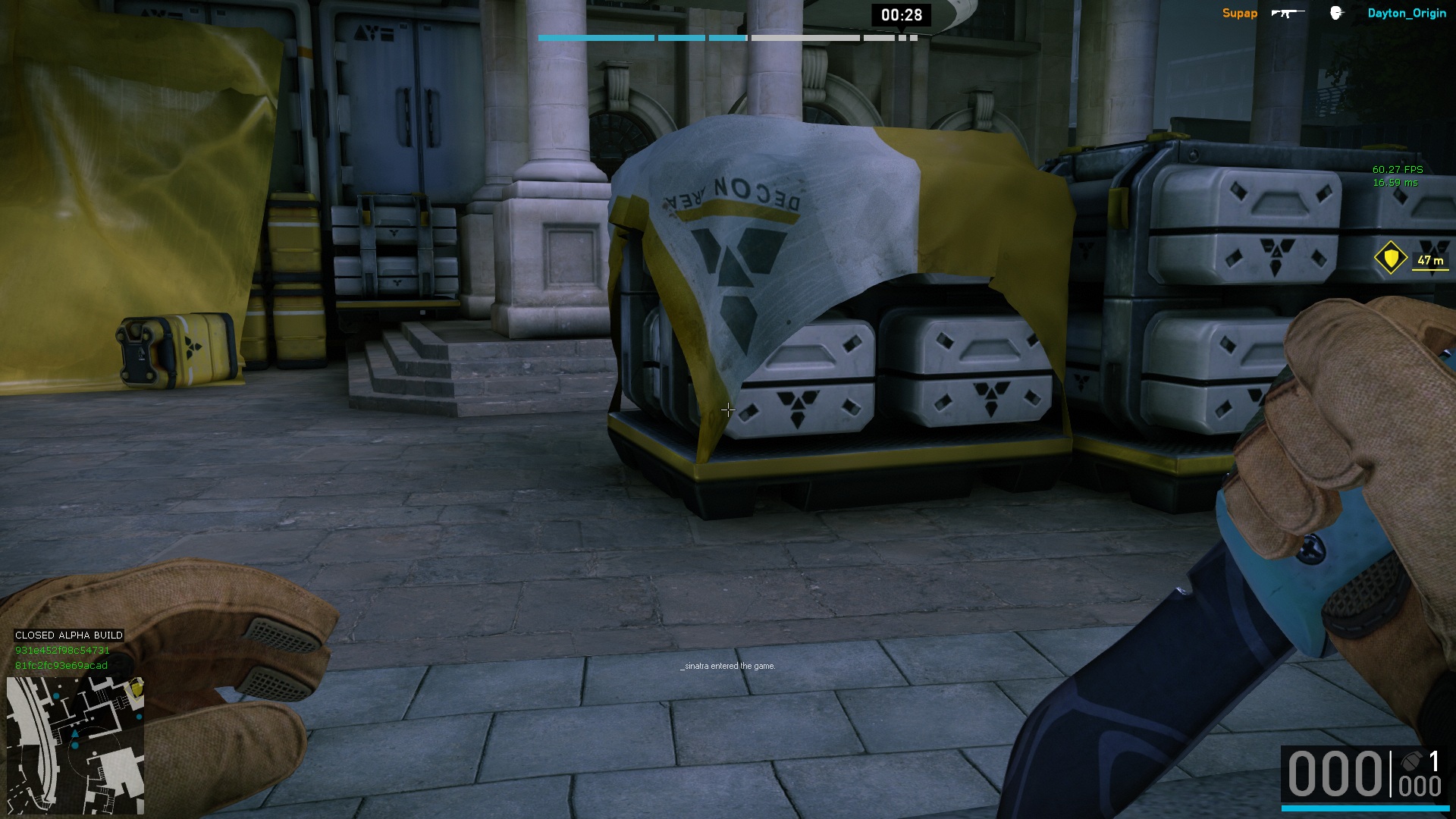Select the yellow shield objective marker
Image resolution: width=1456 pixels, height=819 pixels.
coord(1390,259)
